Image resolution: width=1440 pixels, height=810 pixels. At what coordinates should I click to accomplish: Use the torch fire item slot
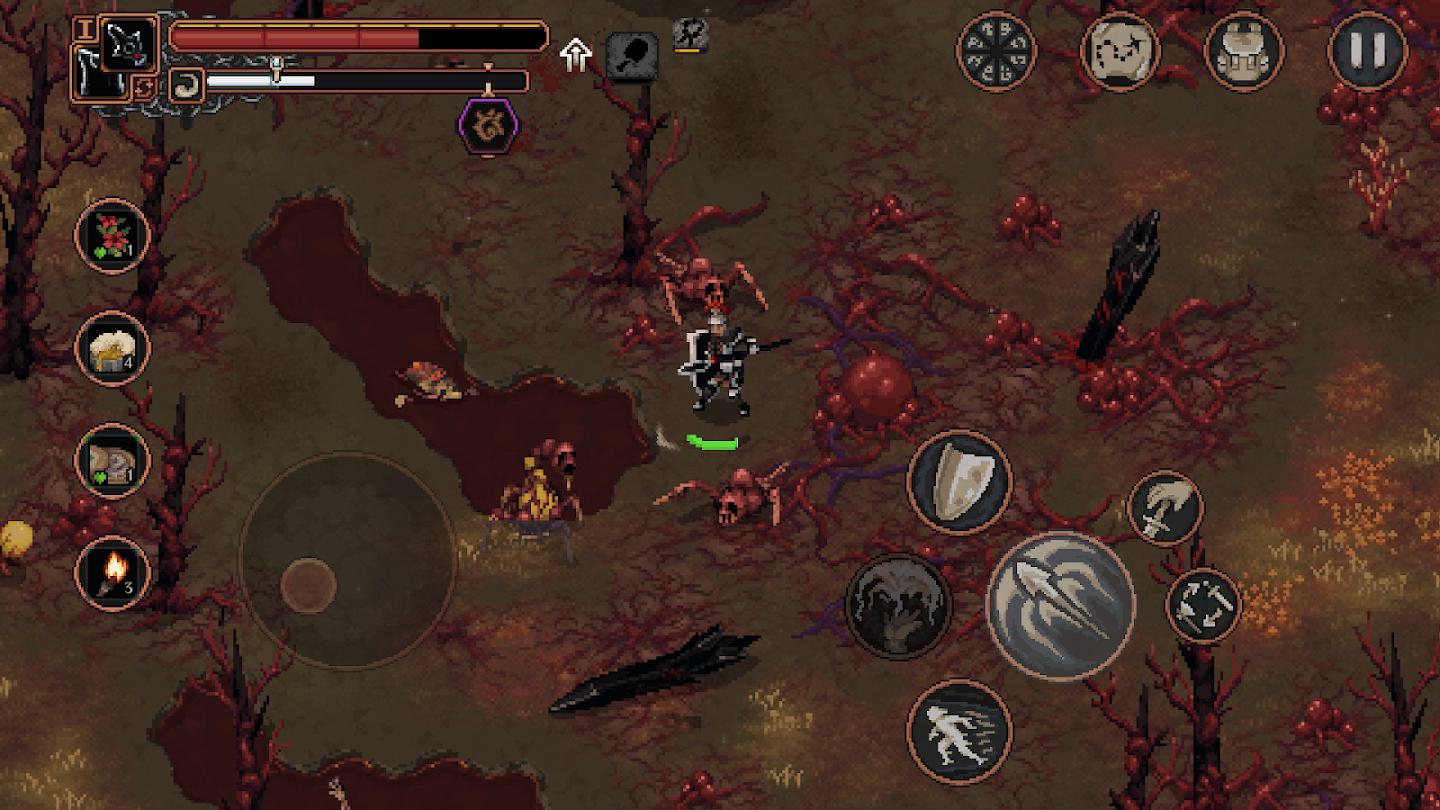click(x=112, y=573)
